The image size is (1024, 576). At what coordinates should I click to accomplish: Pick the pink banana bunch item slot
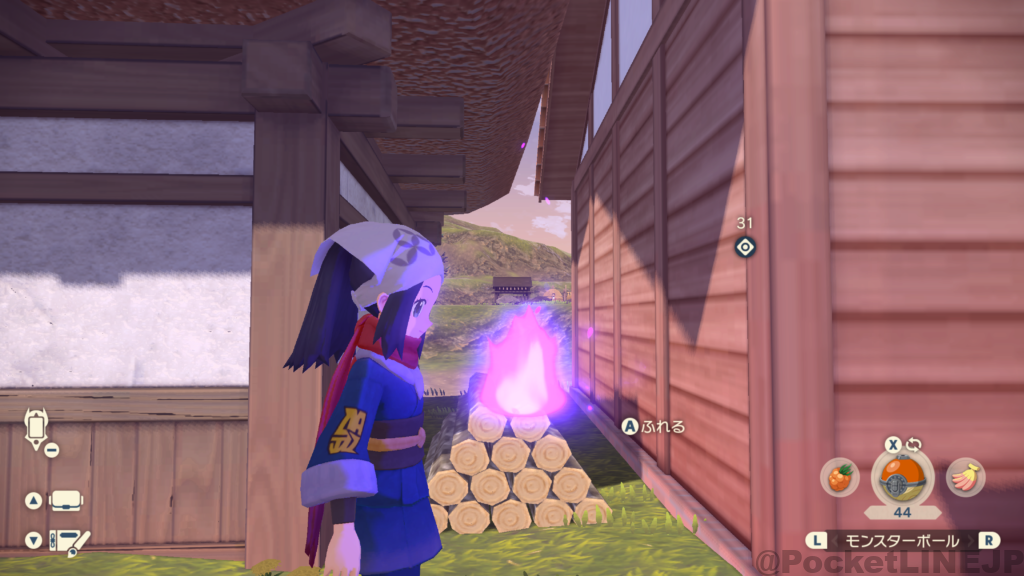tap(965, 478)
